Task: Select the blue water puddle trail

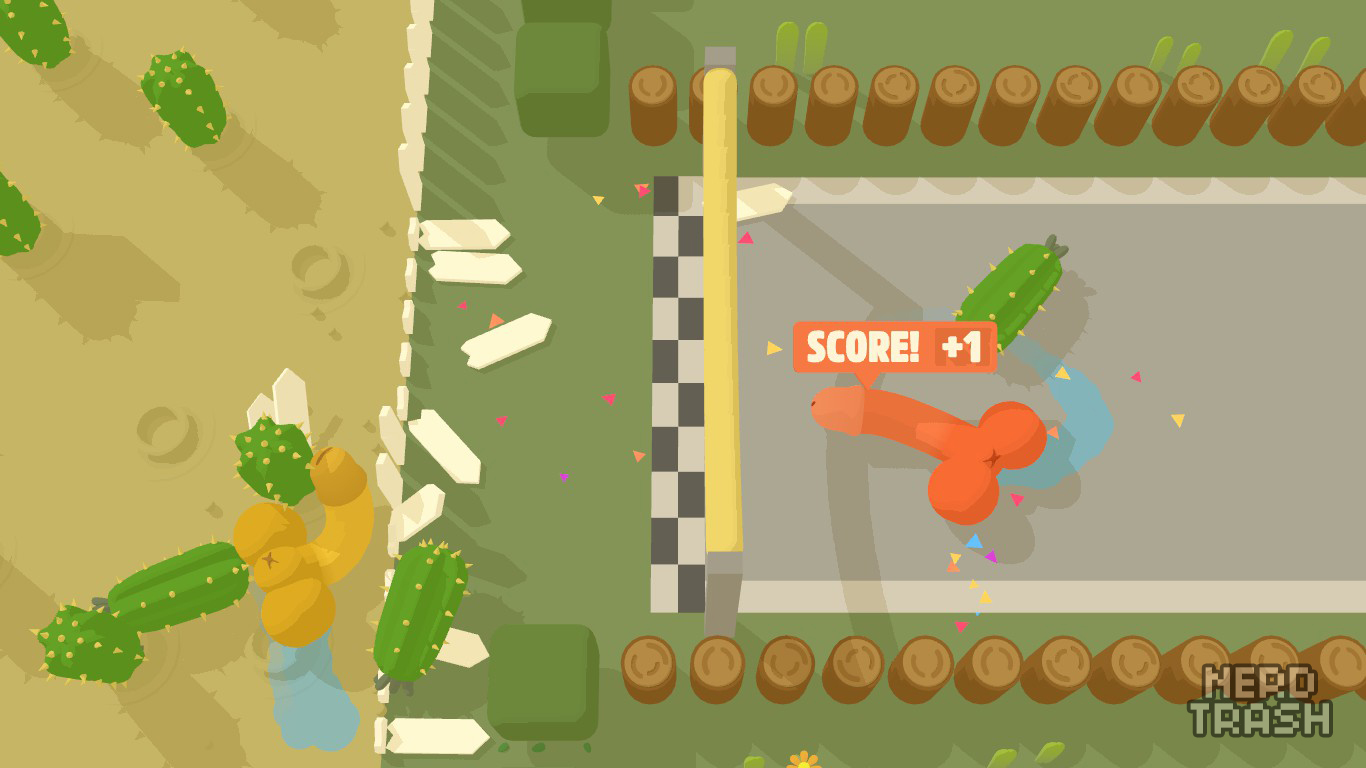Action: [1075, 400]
